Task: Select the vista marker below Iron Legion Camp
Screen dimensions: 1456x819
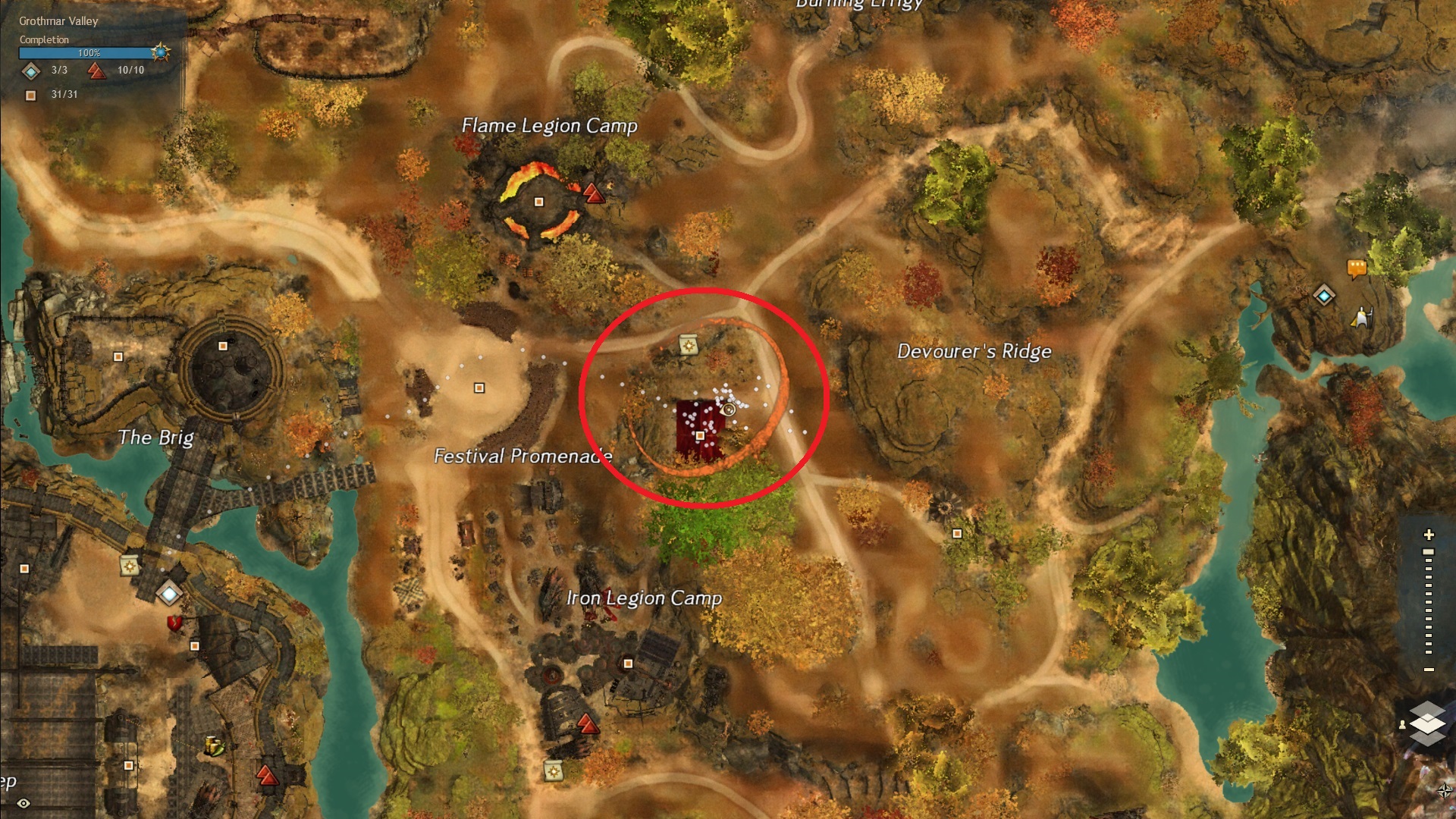Action: (x=588, y=723)
